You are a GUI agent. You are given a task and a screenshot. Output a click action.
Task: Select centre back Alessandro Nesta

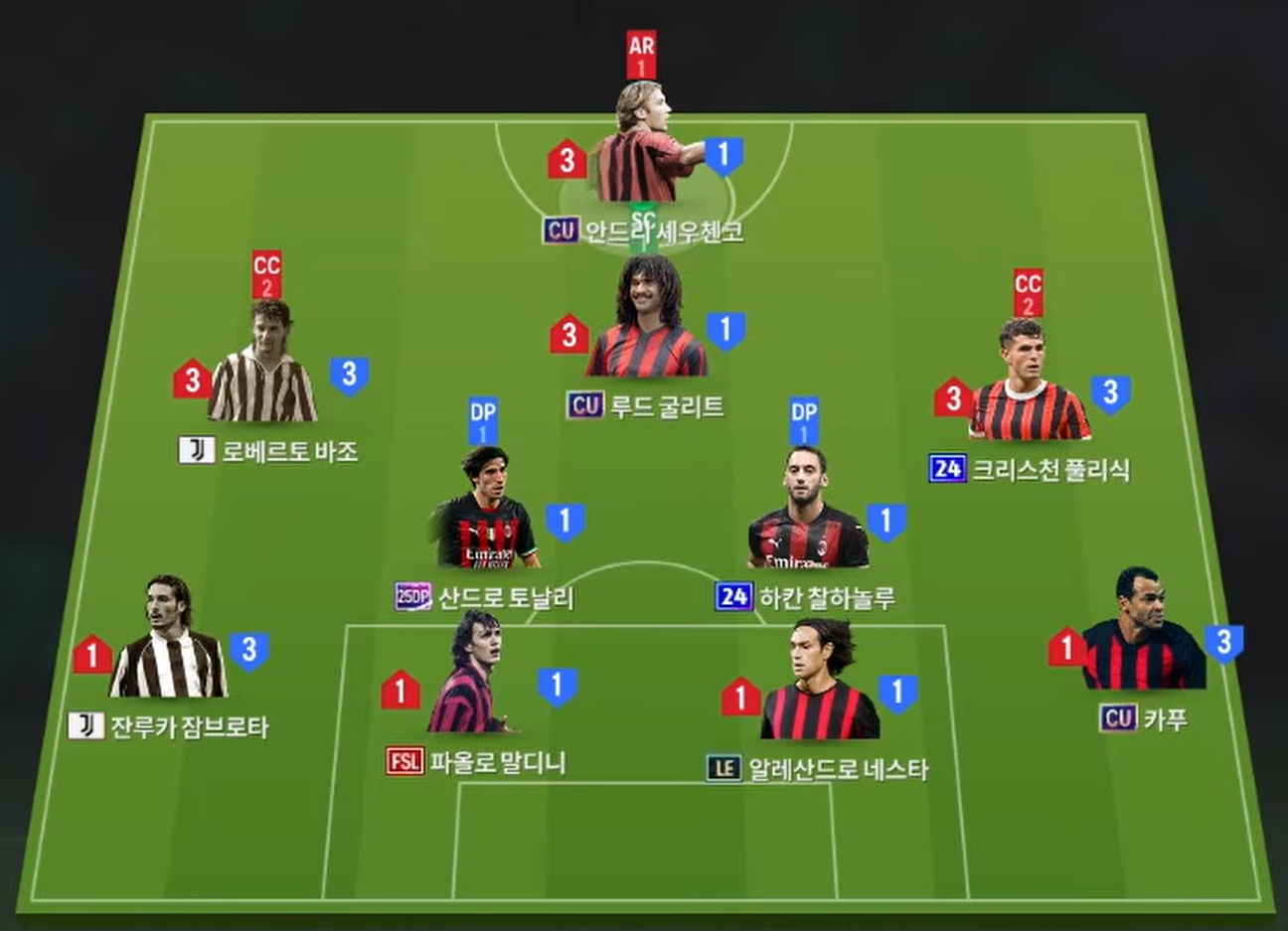(x=819, y=686)
